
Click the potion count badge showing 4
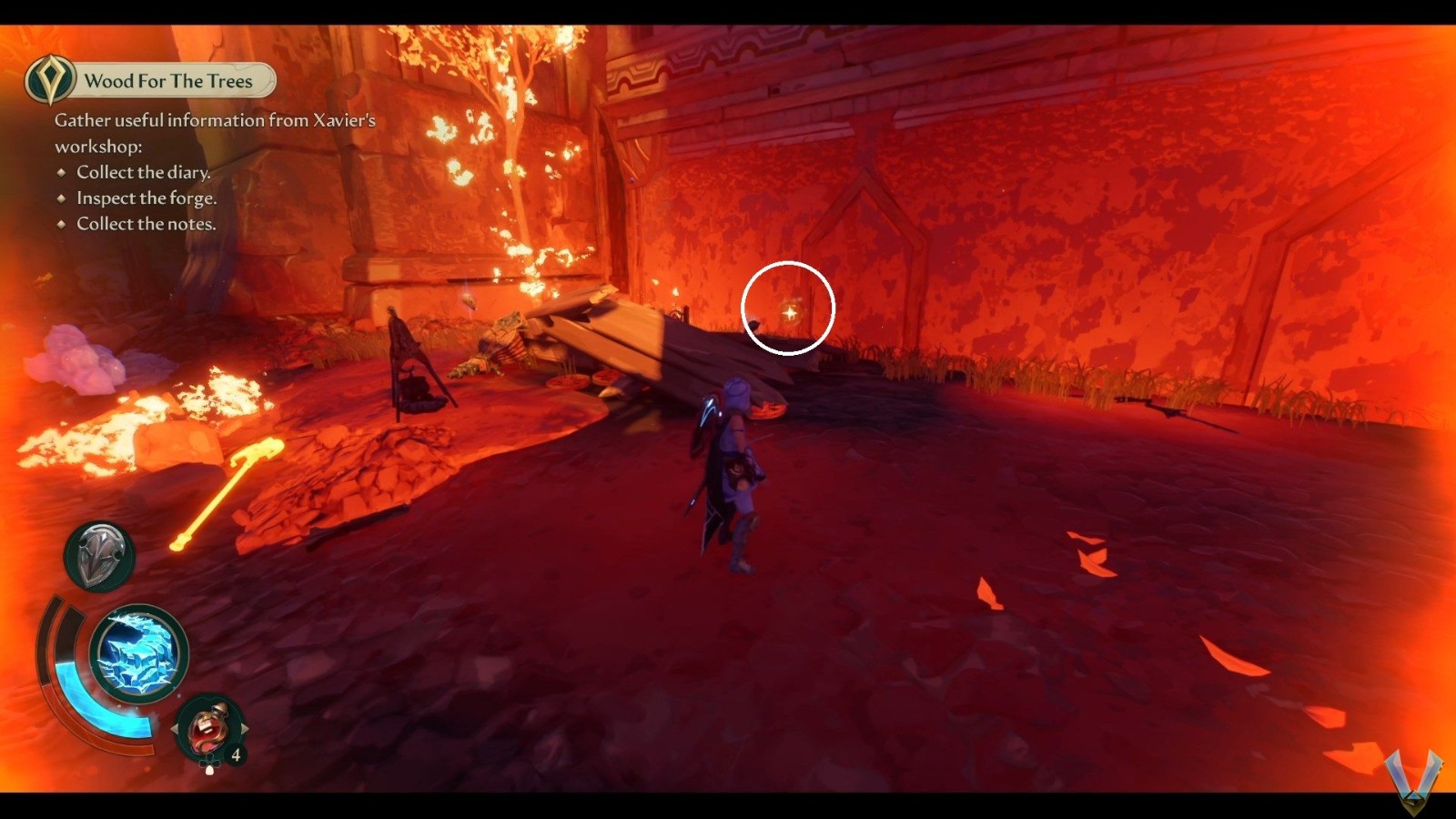(235, 754)
